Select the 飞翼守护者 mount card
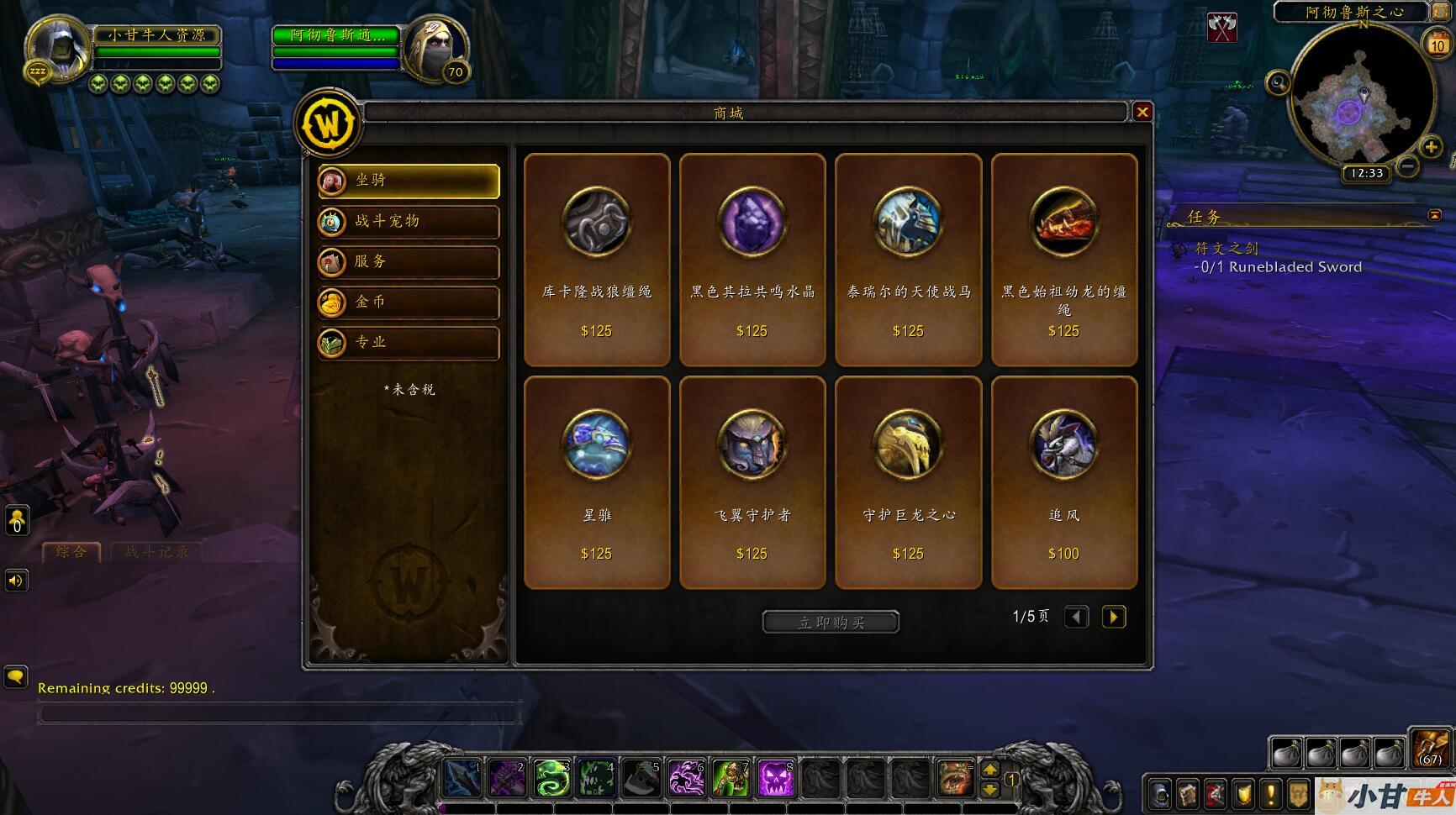The image size is (1456, 815). [752, 482]
